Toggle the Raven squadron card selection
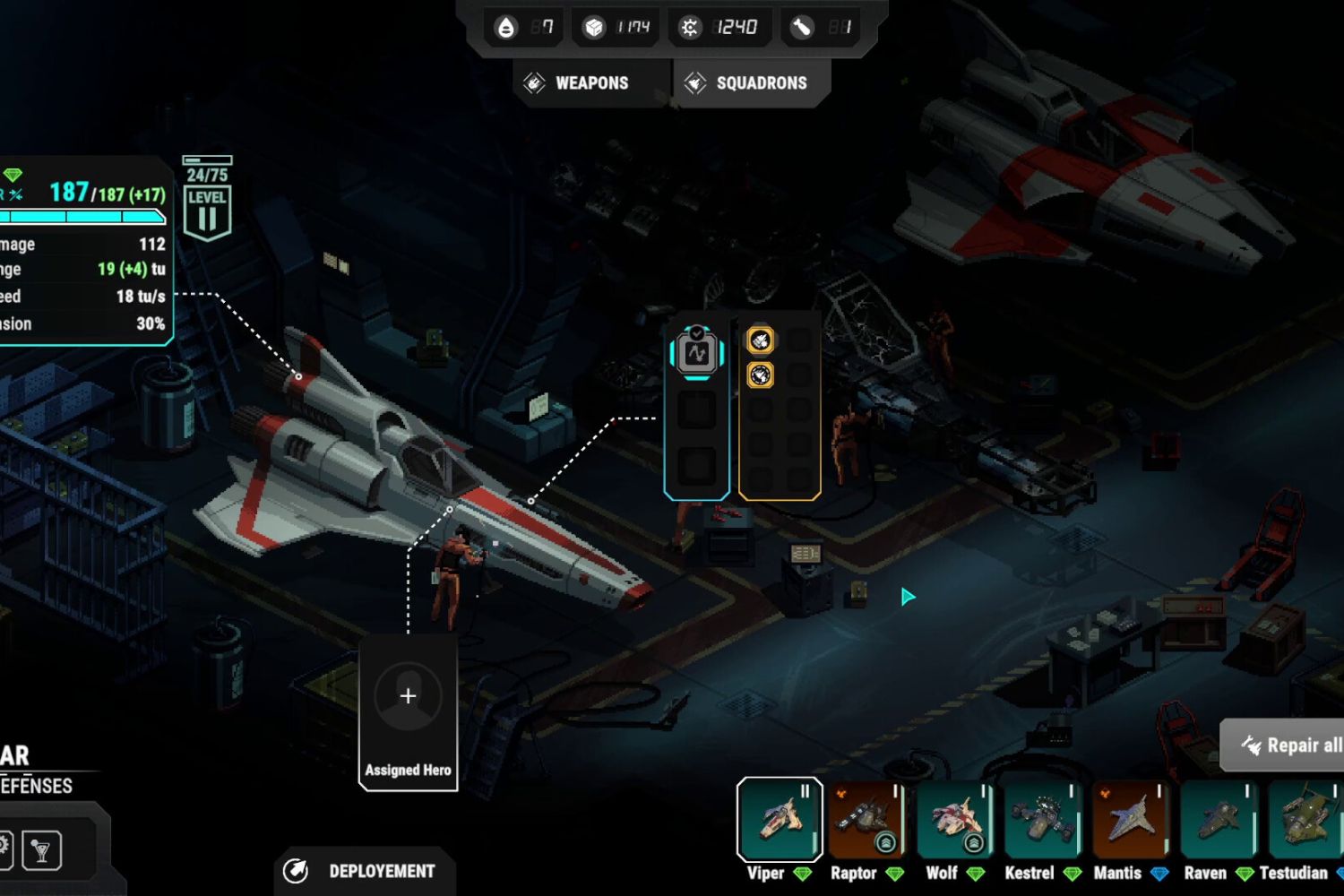 coord(1219,820)
